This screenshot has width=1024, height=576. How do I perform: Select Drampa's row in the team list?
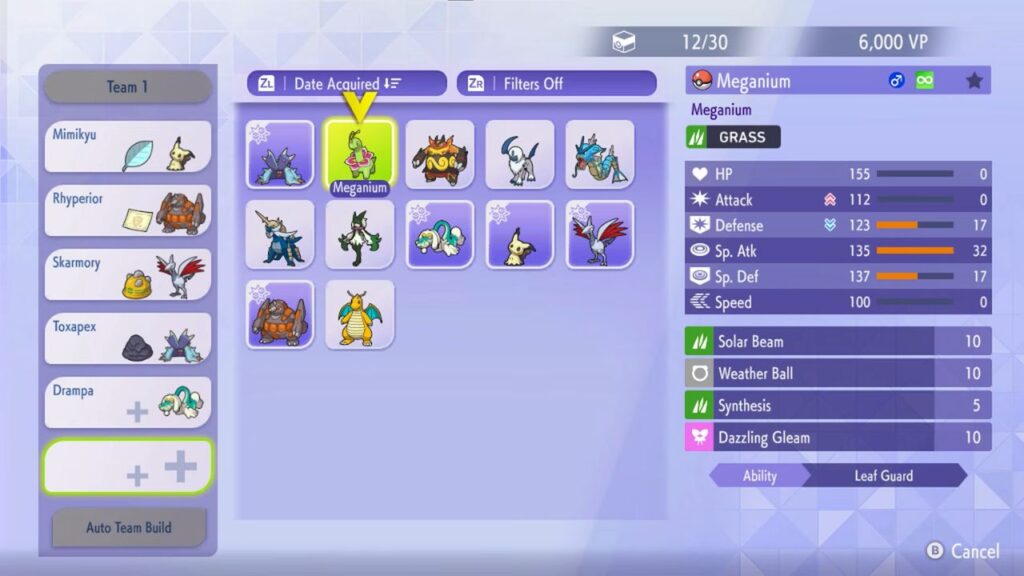127,403
